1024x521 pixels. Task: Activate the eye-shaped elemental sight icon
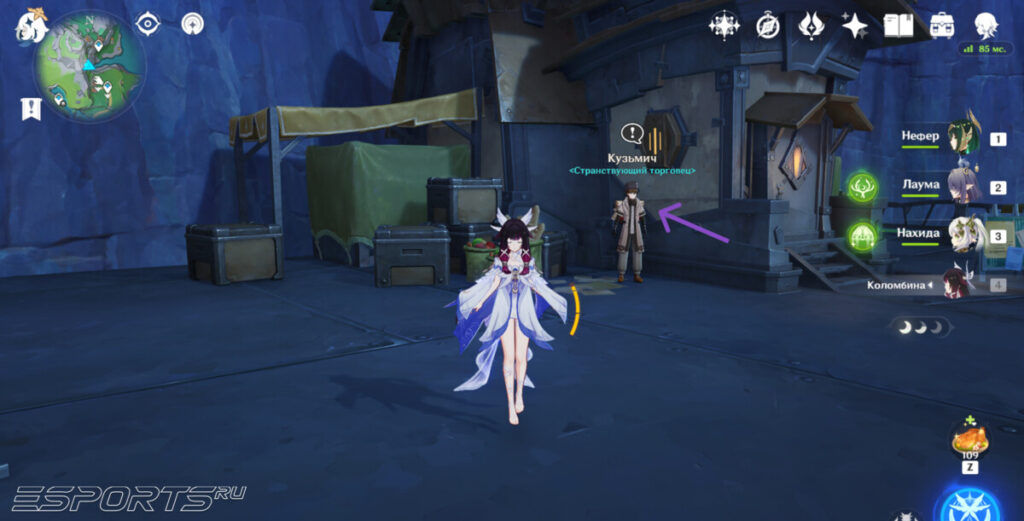(149, 23)
